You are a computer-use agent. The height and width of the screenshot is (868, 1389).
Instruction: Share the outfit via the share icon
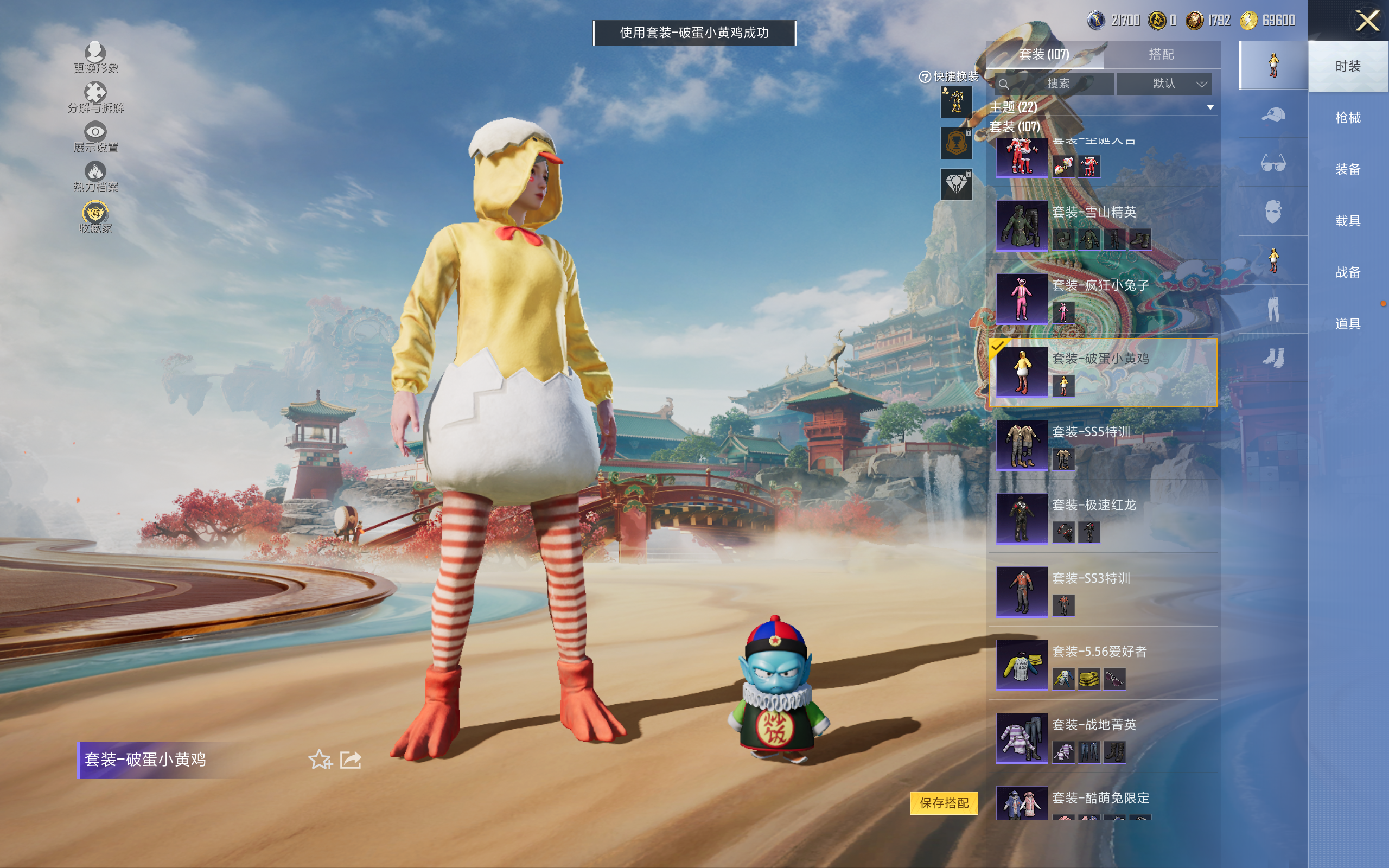pyautogui.click(x=351, y=759)
